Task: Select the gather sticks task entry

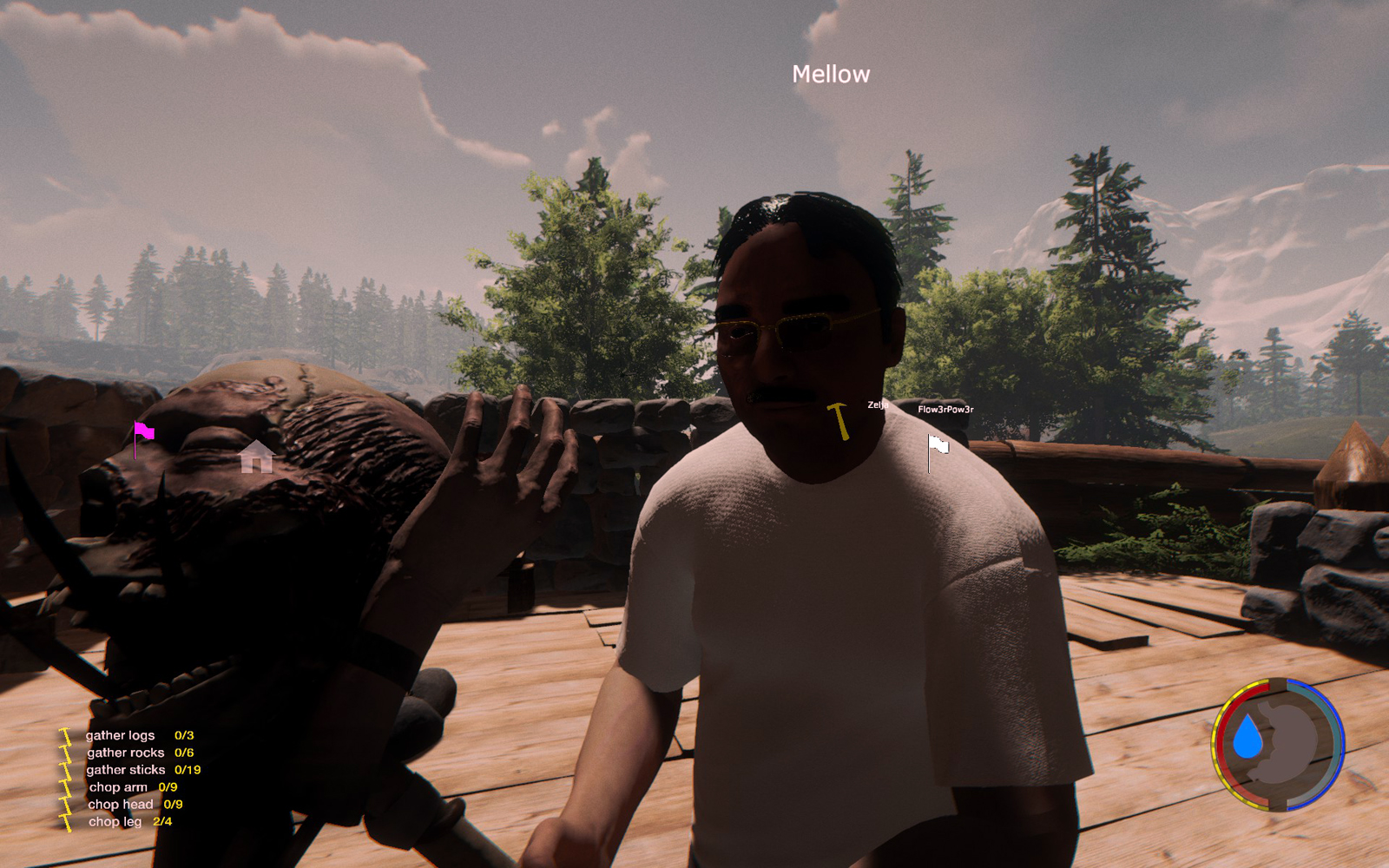Action: (126, 770)
